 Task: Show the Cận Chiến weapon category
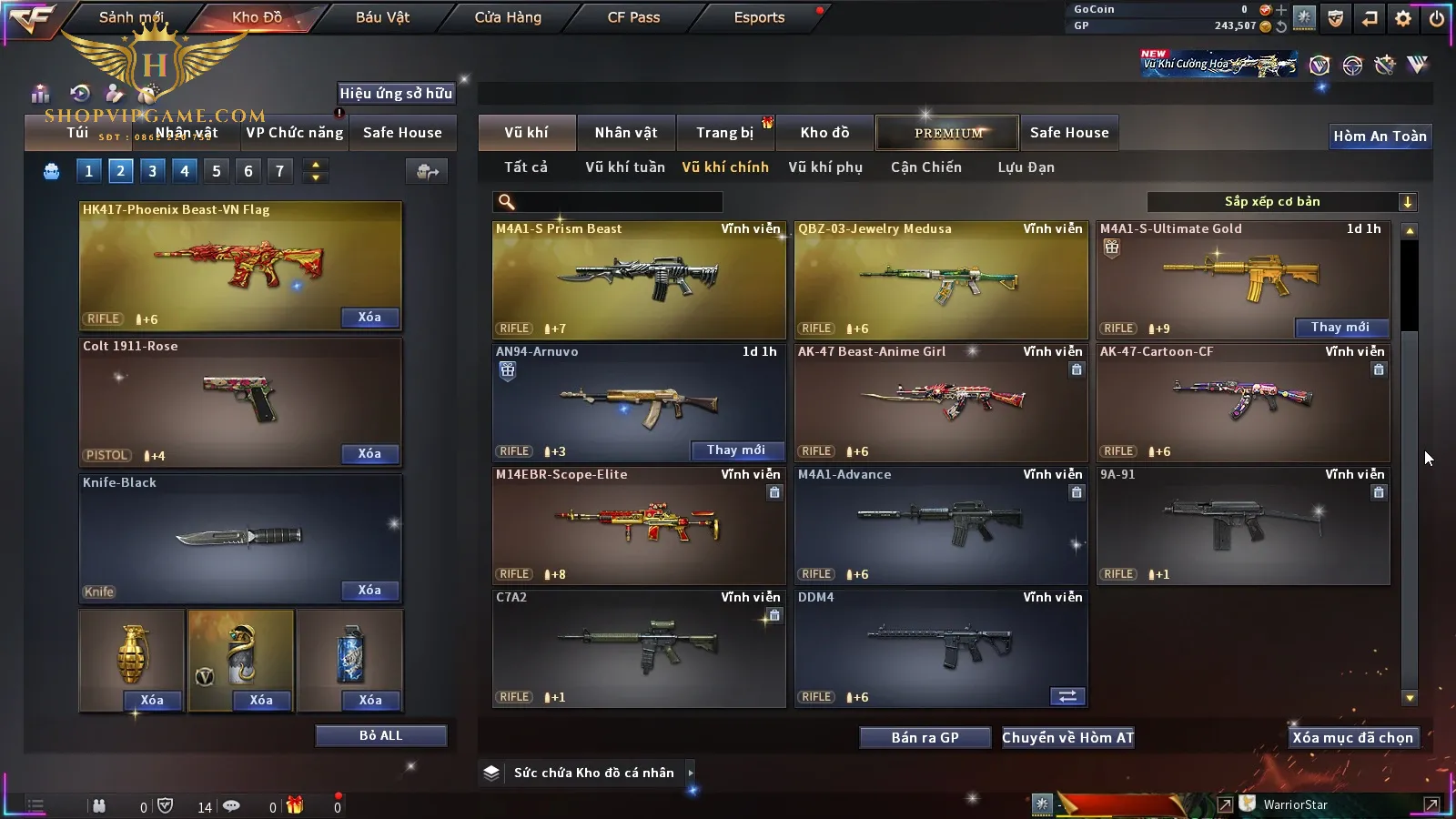925,167
